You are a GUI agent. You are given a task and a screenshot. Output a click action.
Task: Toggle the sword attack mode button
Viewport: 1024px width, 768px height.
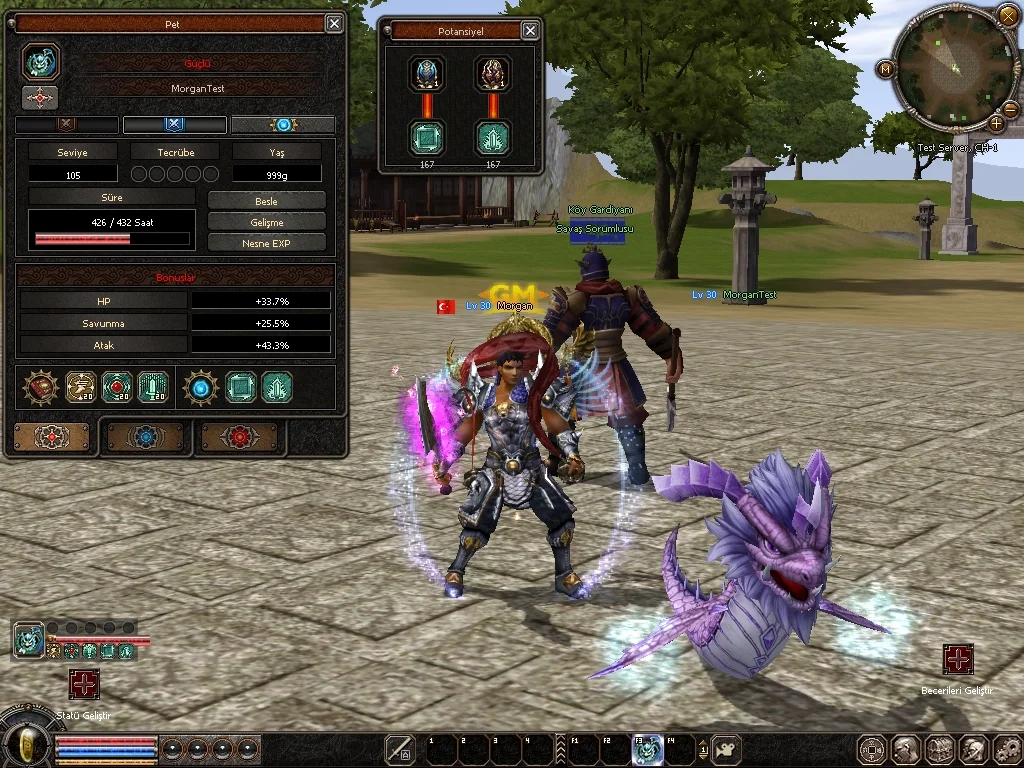coord(400,749)
